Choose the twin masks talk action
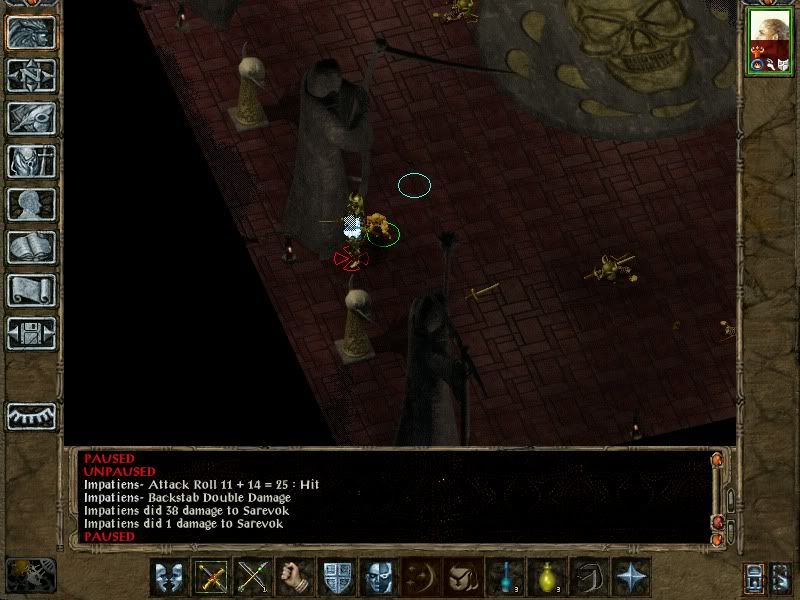 point(170,577)
